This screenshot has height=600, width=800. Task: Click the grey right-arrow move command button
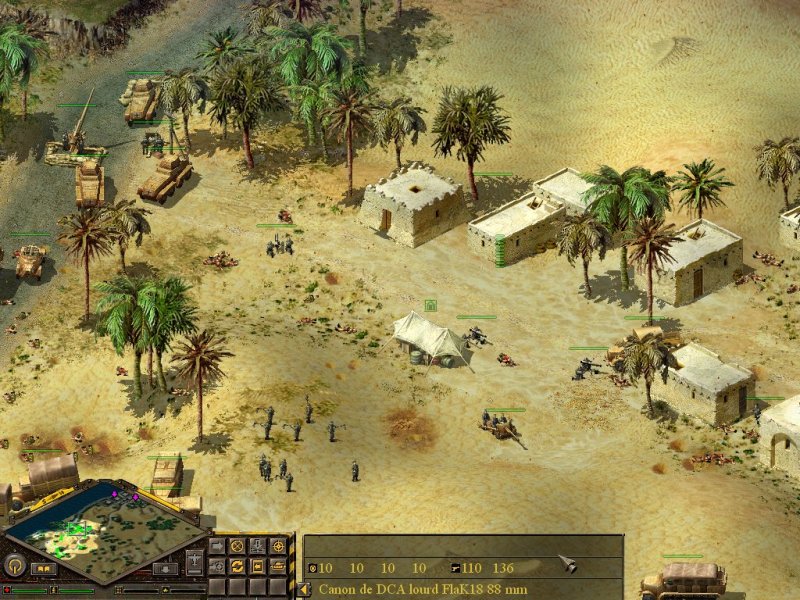pos(217,546)
